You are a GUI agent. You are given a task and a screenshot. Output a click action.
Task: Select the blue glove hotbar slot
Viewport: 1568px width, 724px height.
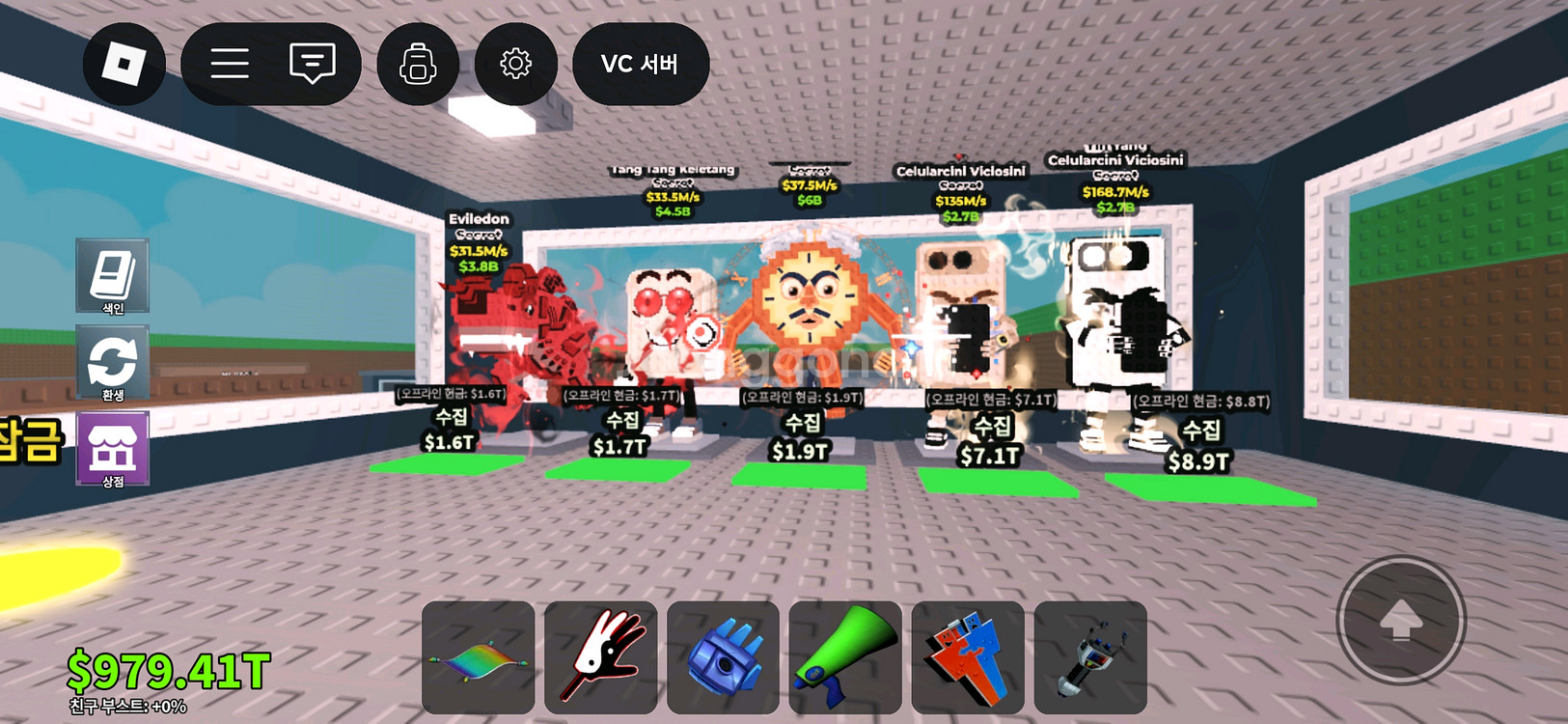(723, 657)
